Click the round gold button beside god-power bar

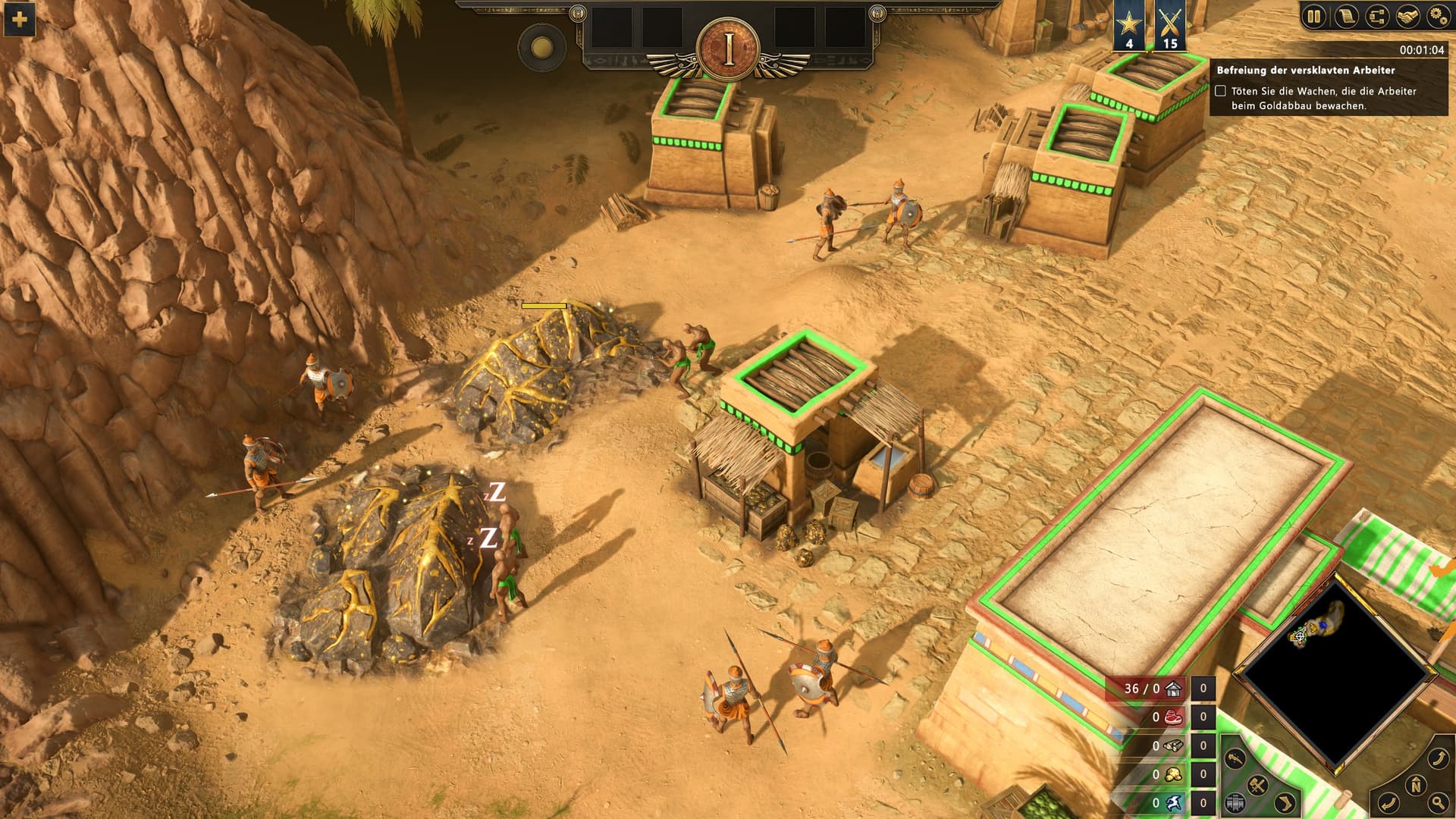pos(541,49)
